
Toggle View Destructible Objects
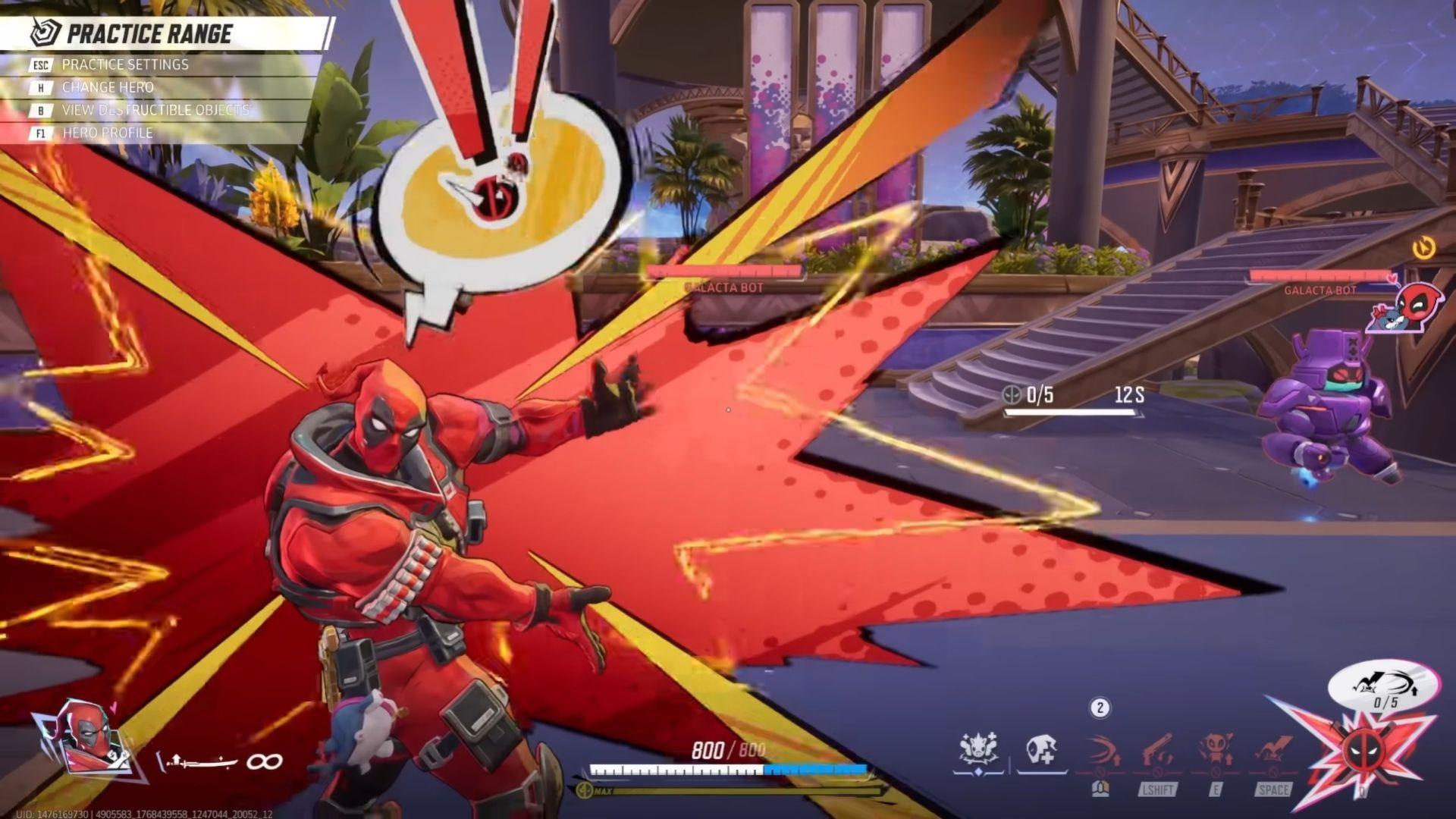coord(155,110)
